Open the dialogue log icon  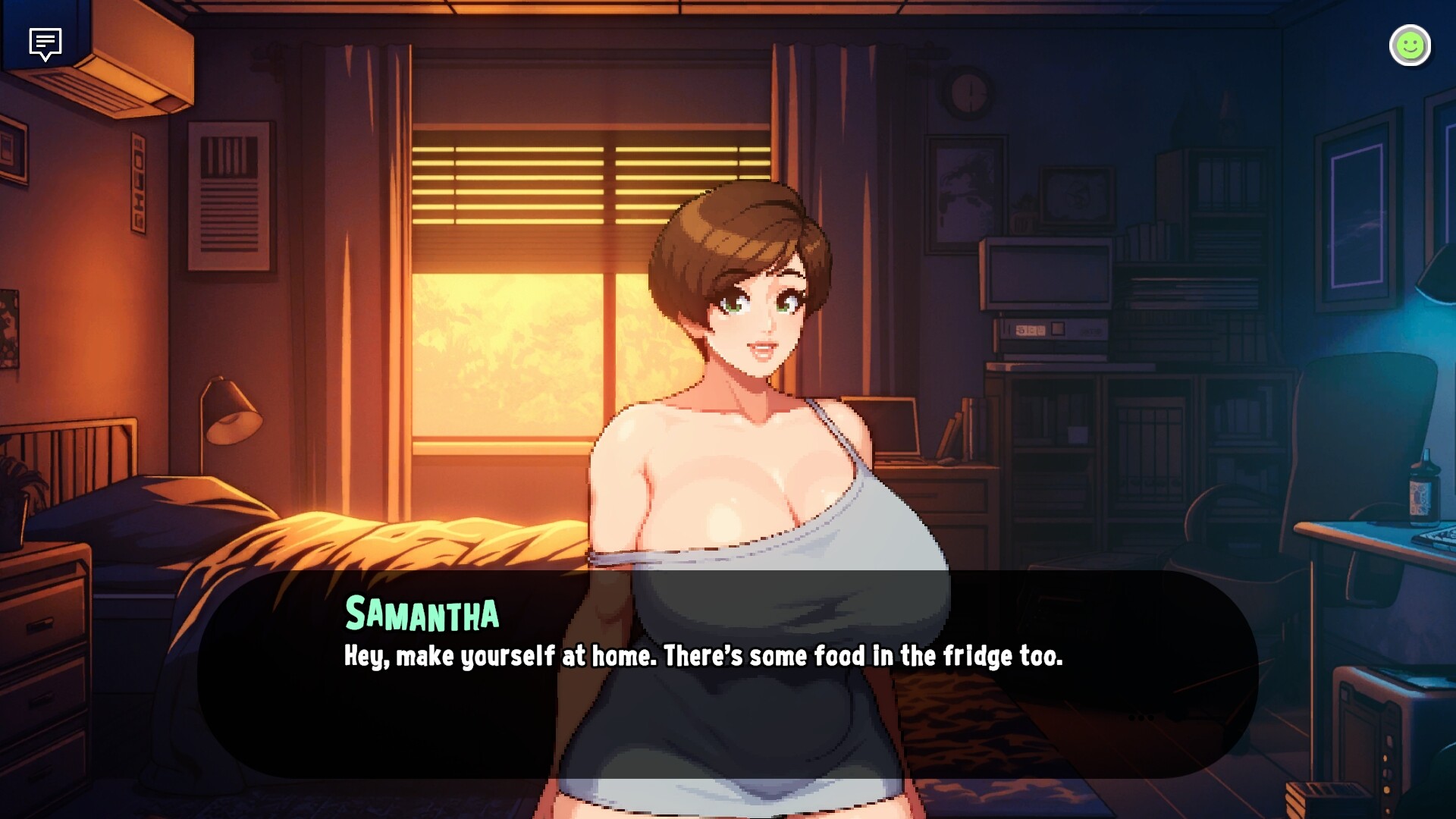click(x=45, y=44)
